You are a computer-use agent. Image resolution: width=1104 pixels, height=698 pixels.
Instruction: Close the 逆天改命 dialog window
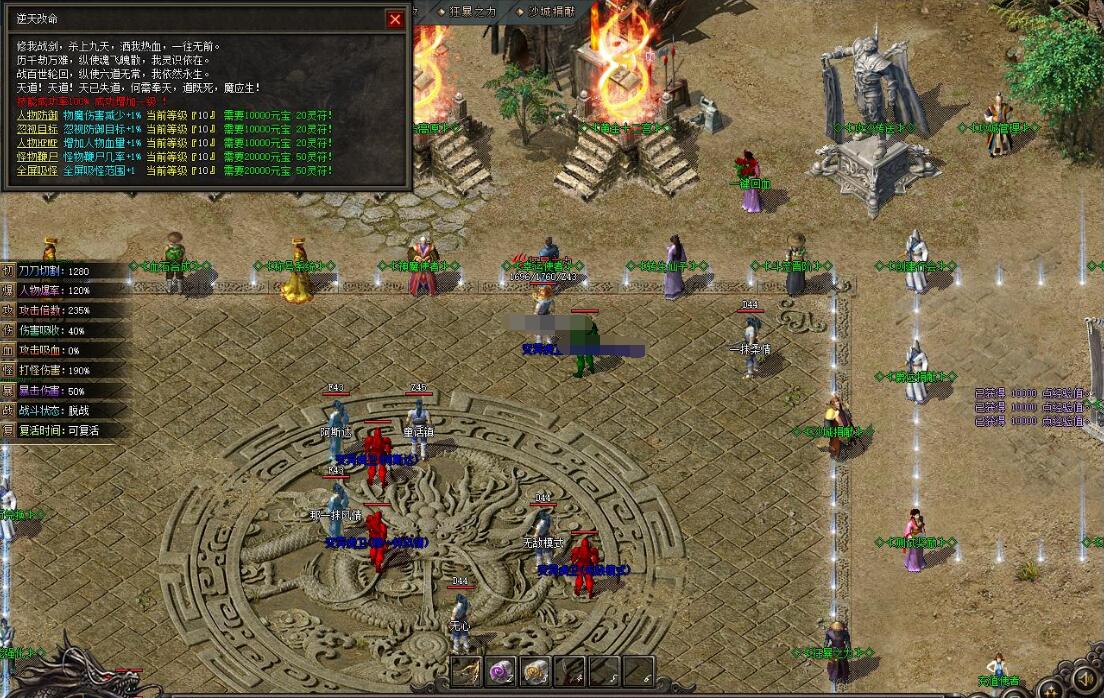(396, 19)
